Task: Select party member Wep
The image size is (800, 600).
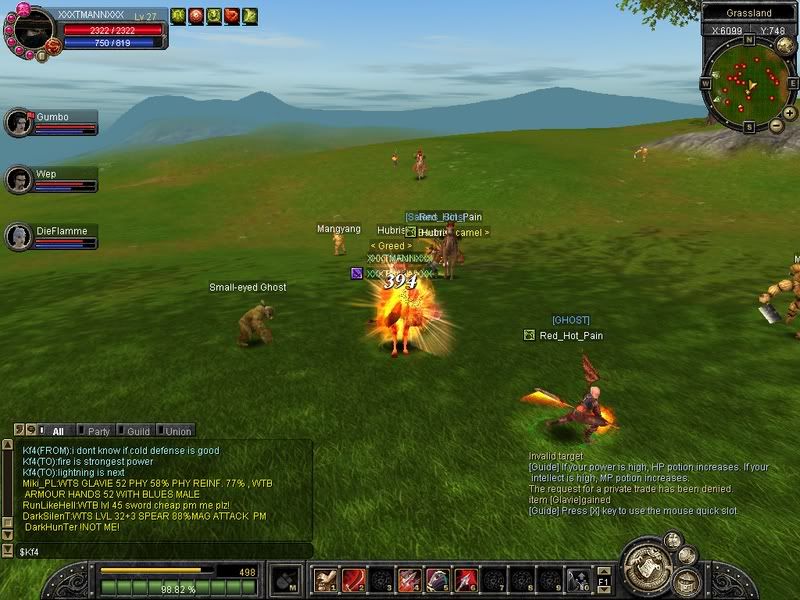Action: pos(52,179)
